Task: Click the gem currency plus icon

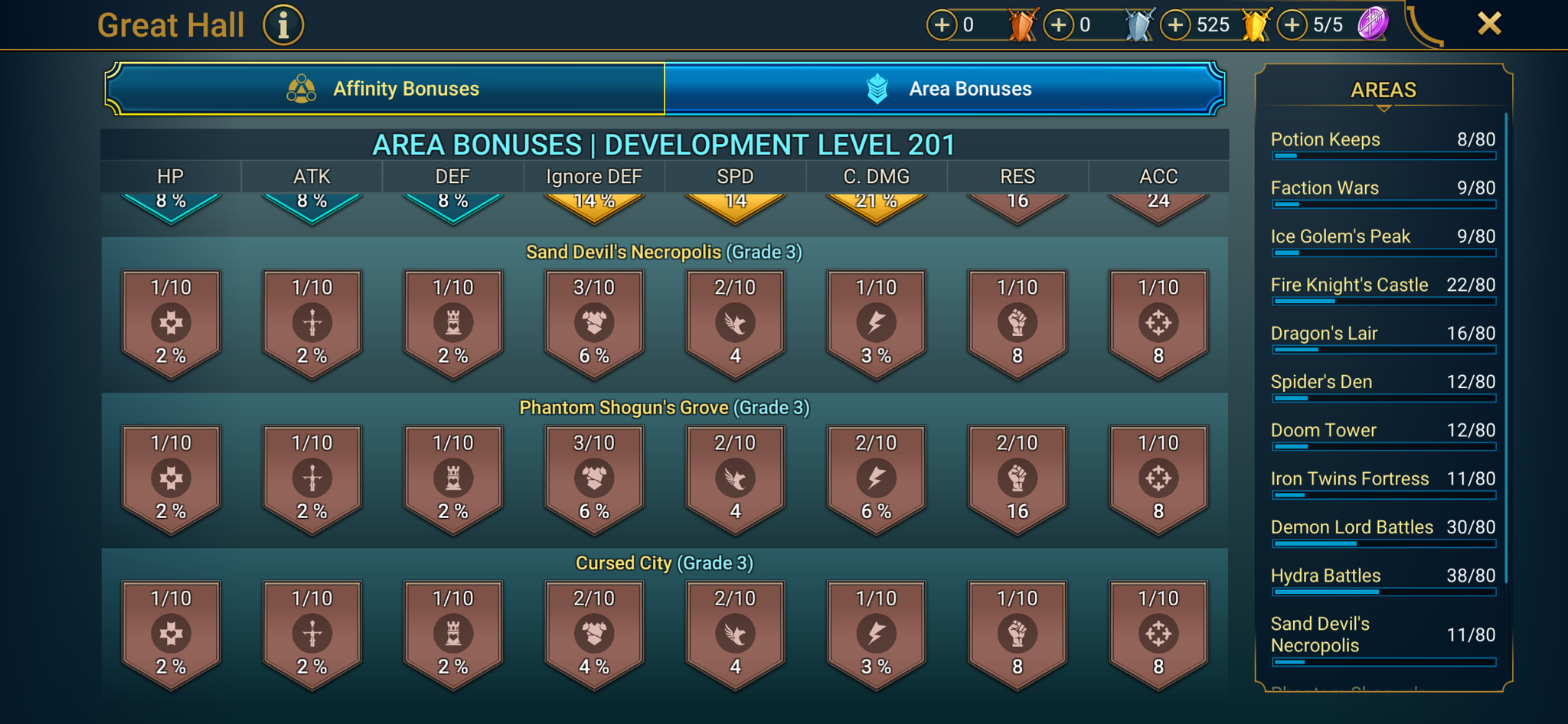Action: click(1292, 24)
